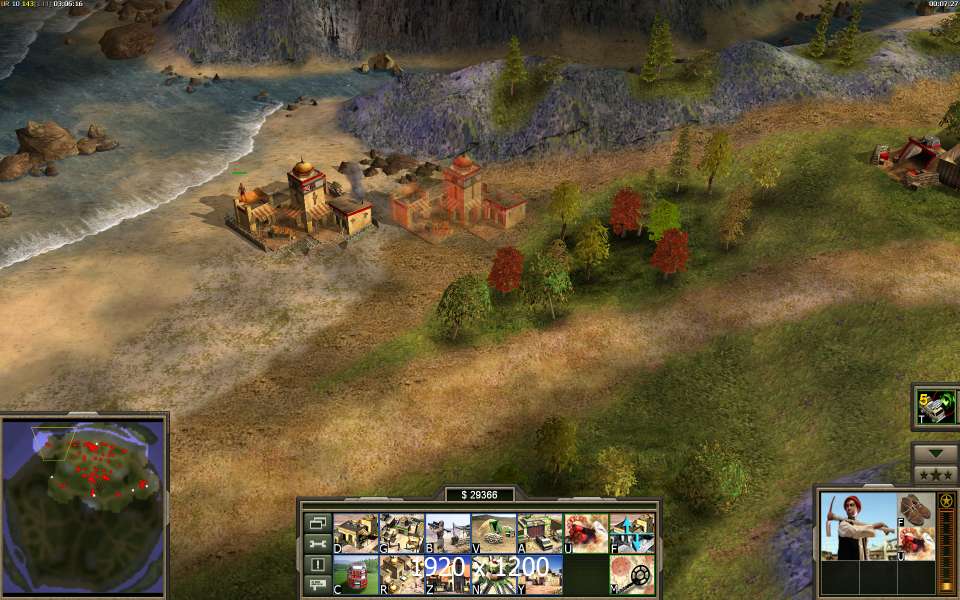Select the build icon labeled Y
960x600 pixels.
[539, 575]
